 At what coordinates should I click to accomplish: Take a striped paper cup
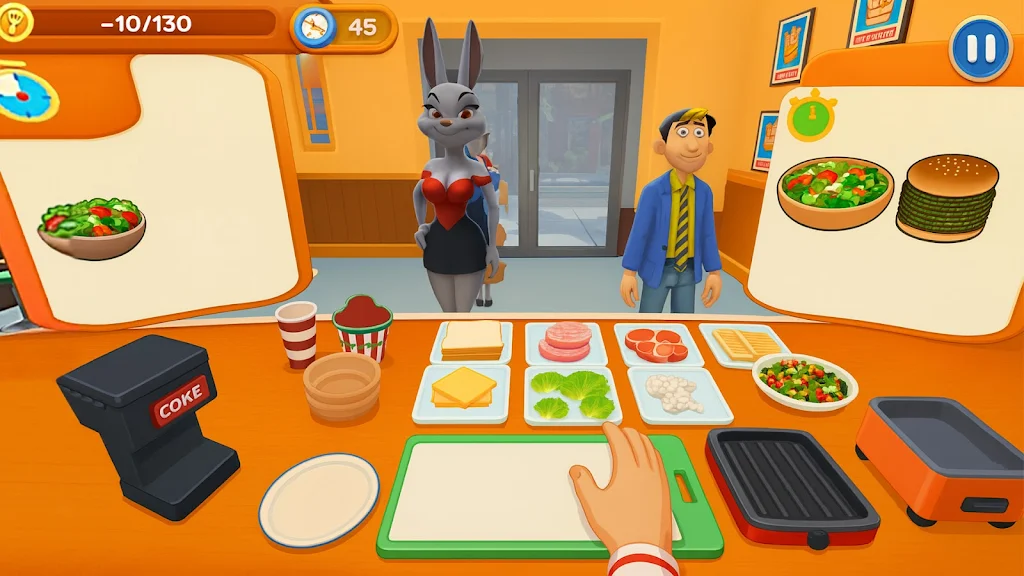click(296, 333)
